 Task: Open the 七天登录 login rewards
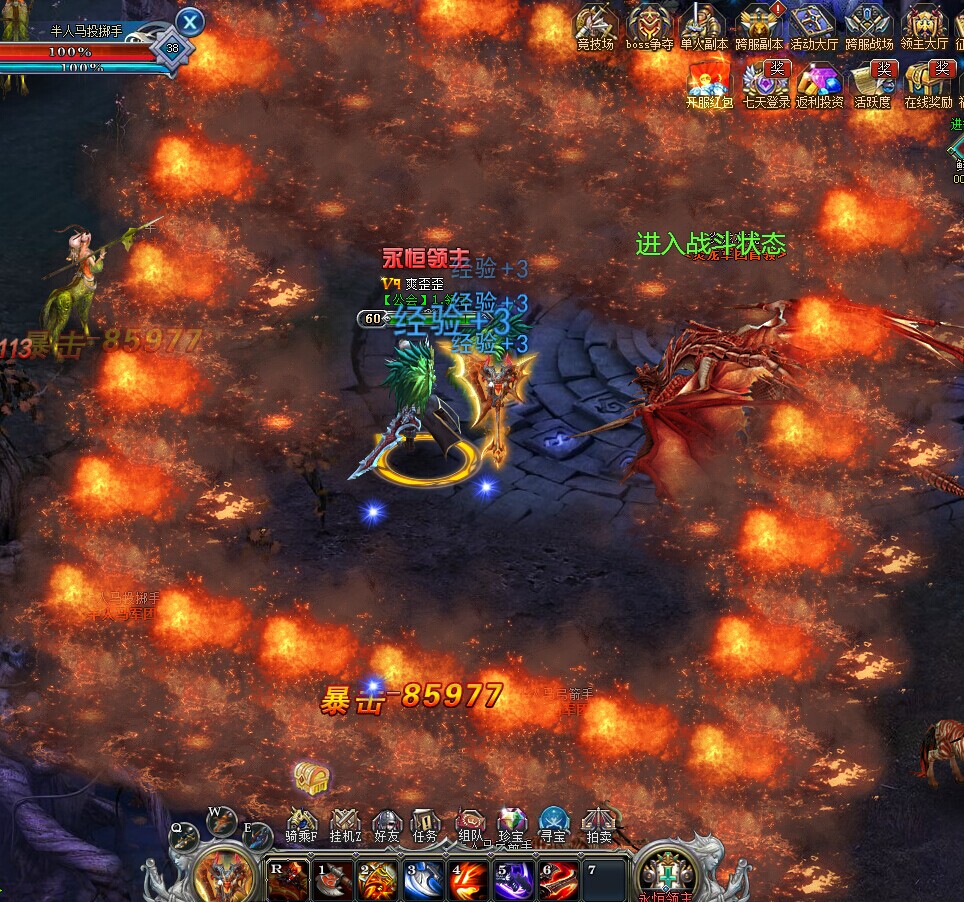click(766, 82)
